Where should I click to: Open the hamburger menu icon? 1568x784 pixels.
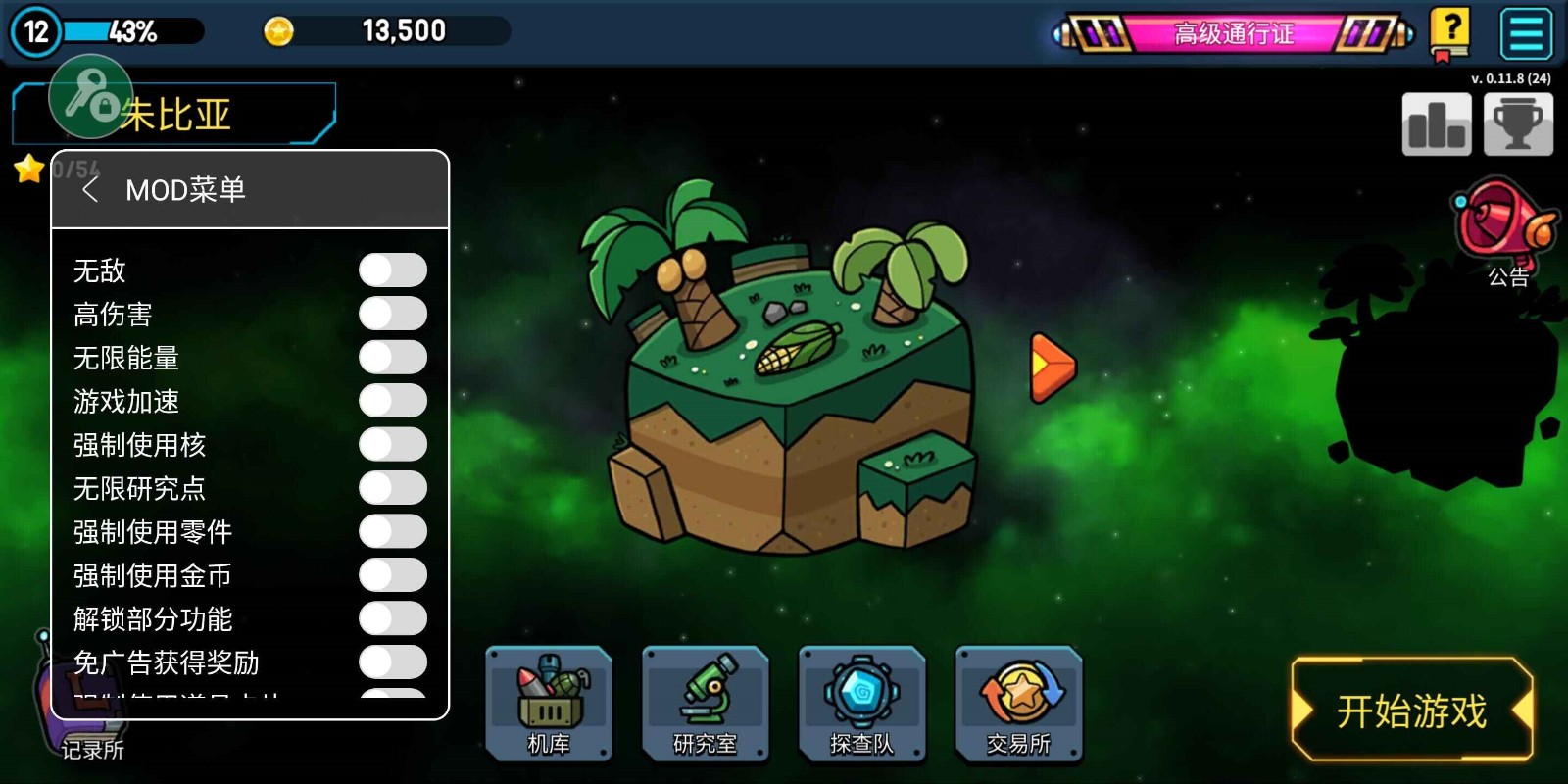1526,34
